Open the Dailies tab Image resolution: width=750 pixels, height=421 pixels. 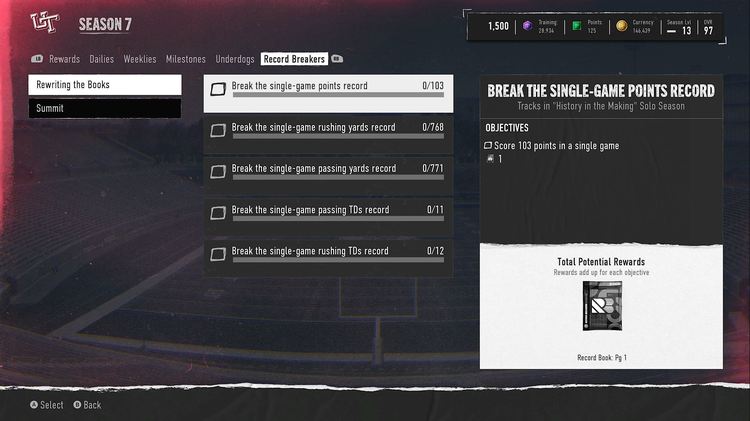(101, 59)
